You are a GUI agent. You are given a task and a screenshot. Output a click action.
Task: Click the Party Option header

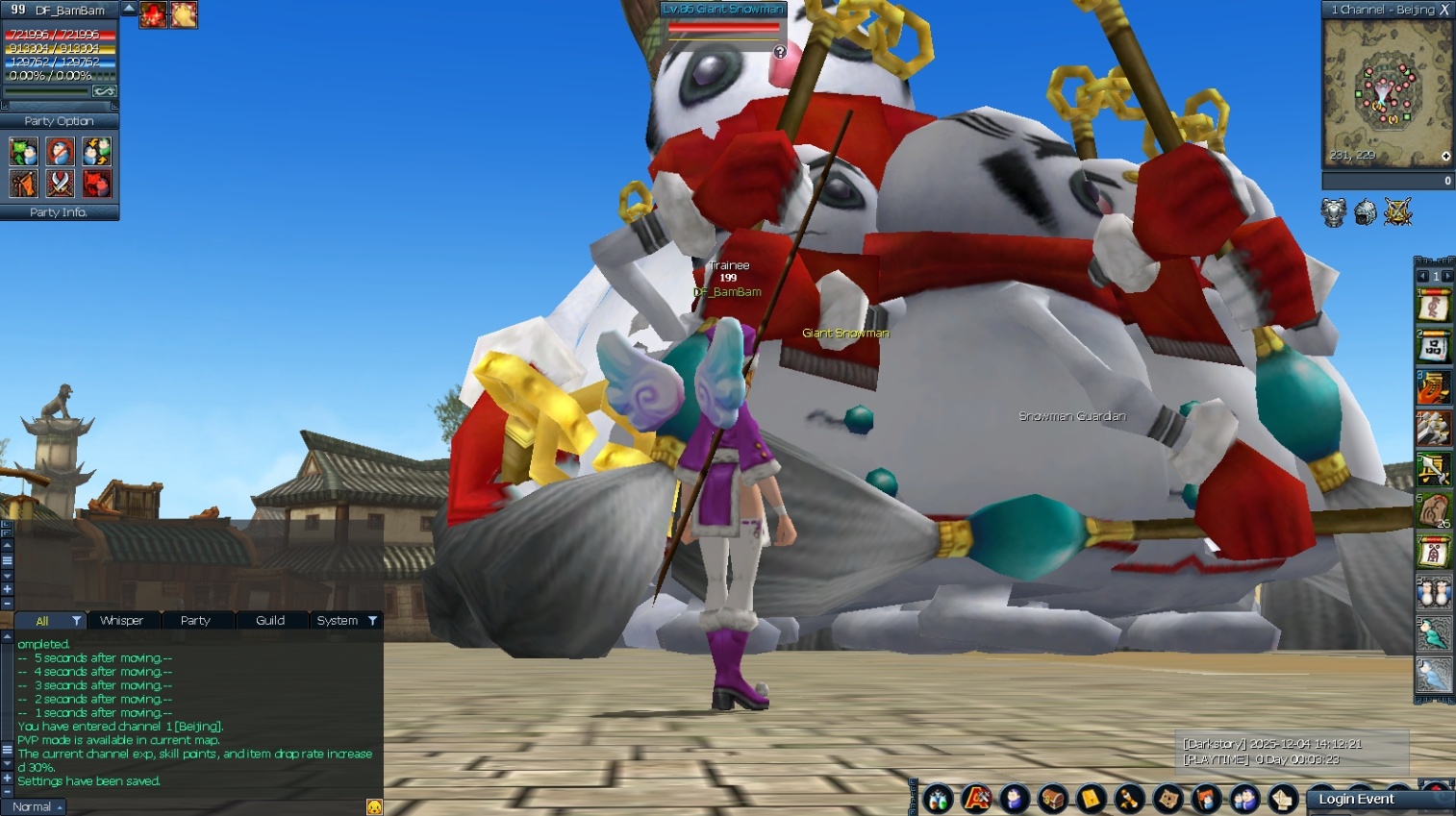59,121
